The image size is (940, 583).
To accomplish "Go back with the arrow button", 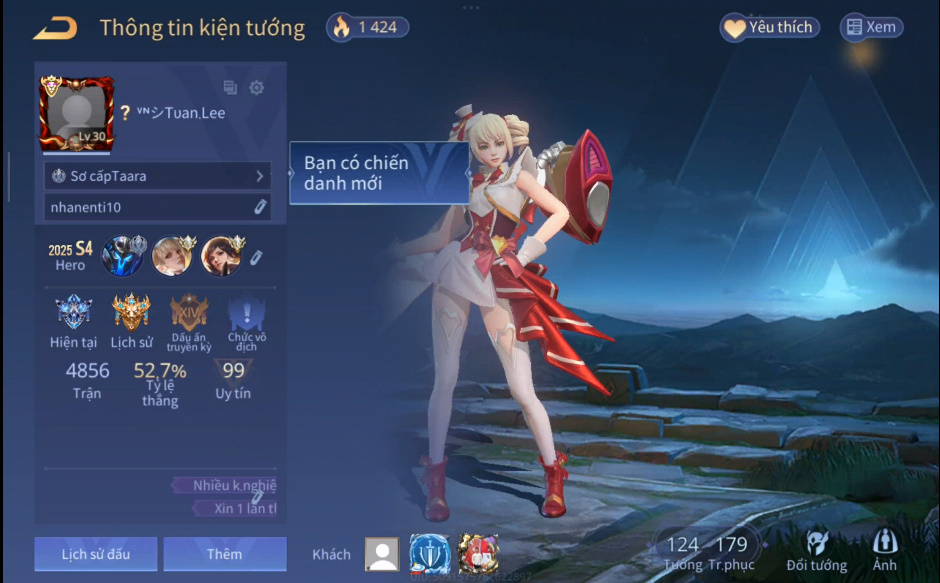I will pos(55,28).
